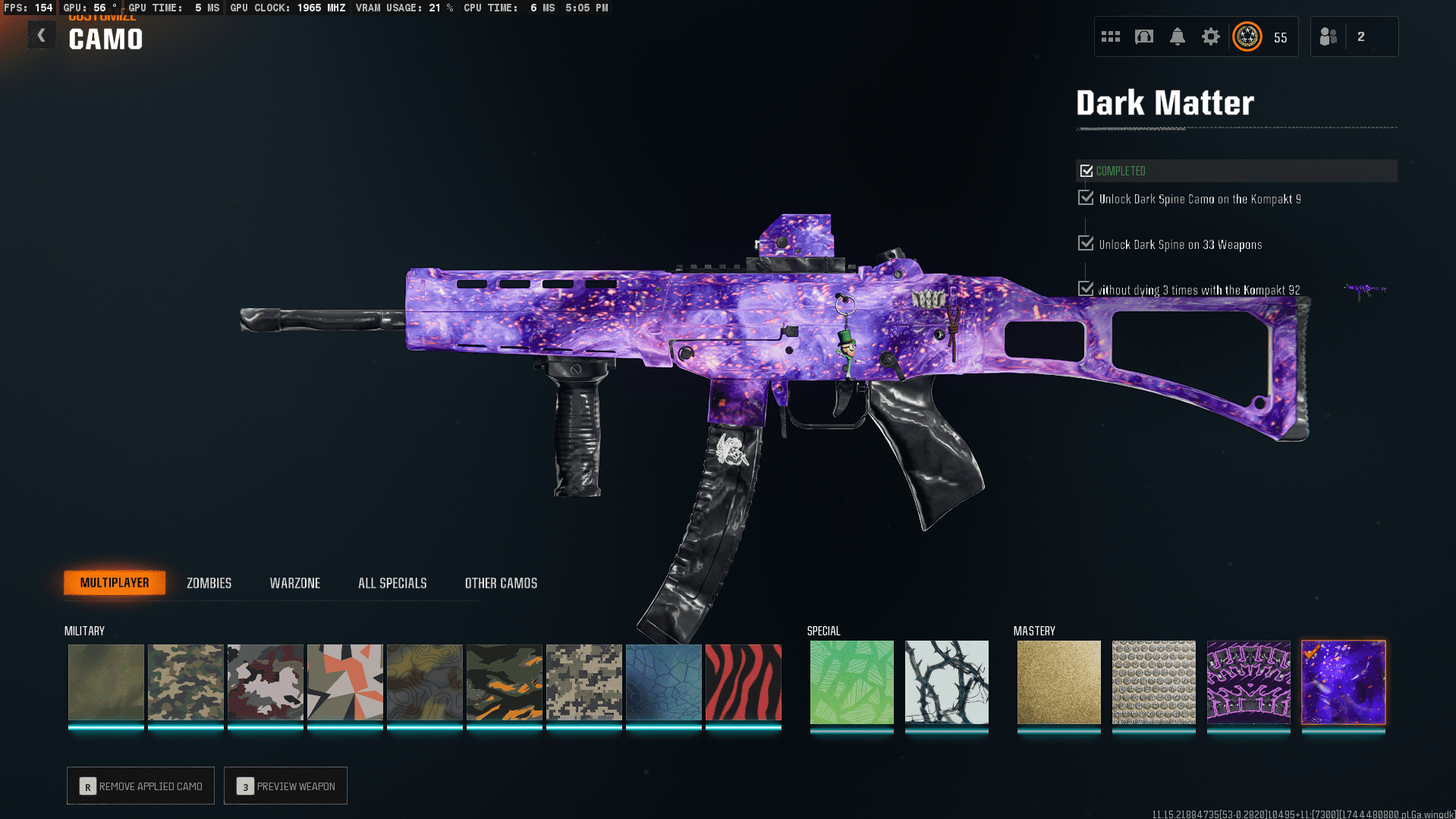Image resolution: width=1456 pixels, height=819 pixels.
Task: Open the Warzone camo tab
Action: point(295,583)
